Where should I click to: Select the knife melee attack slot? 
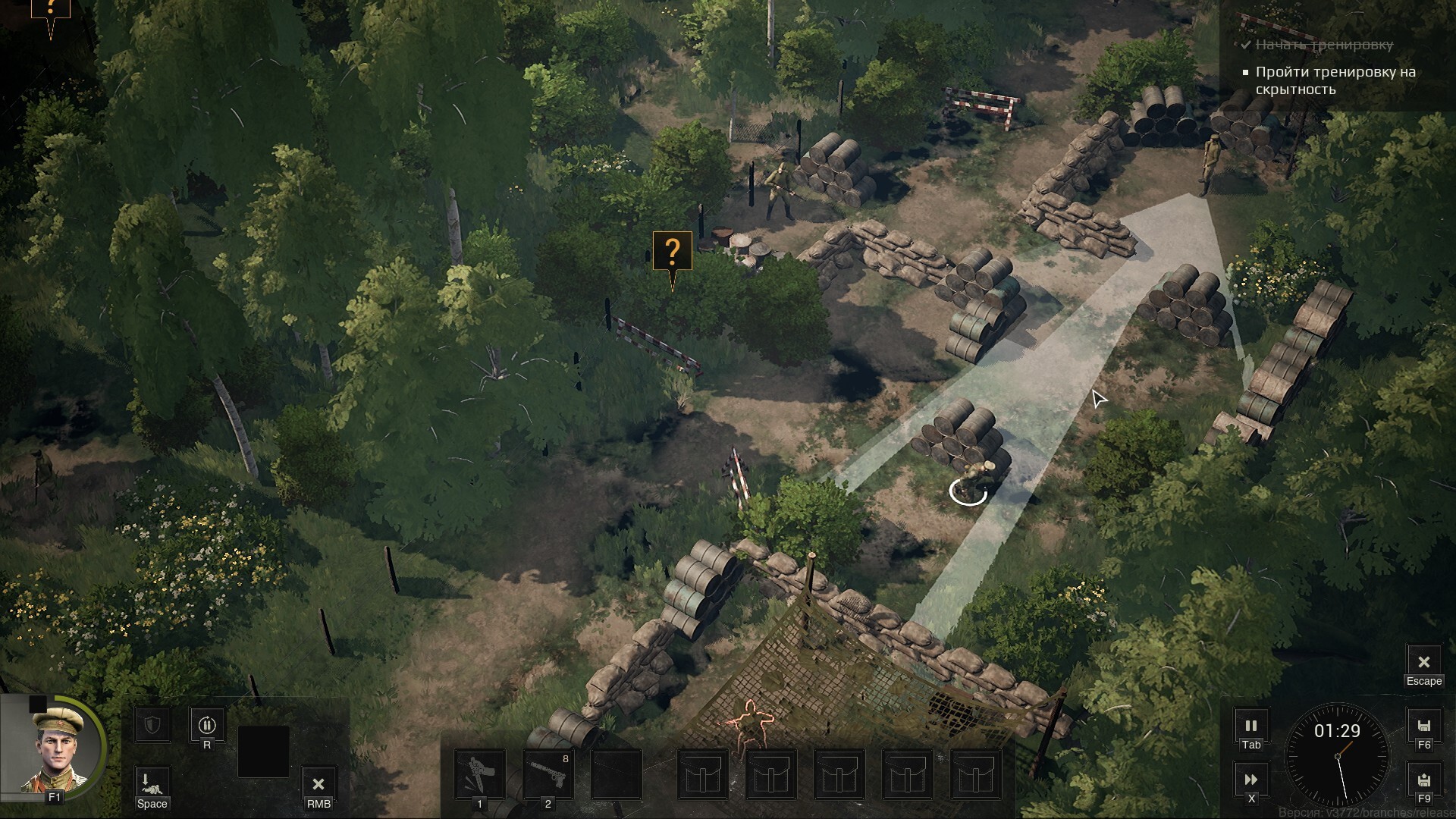click(479, 774)
